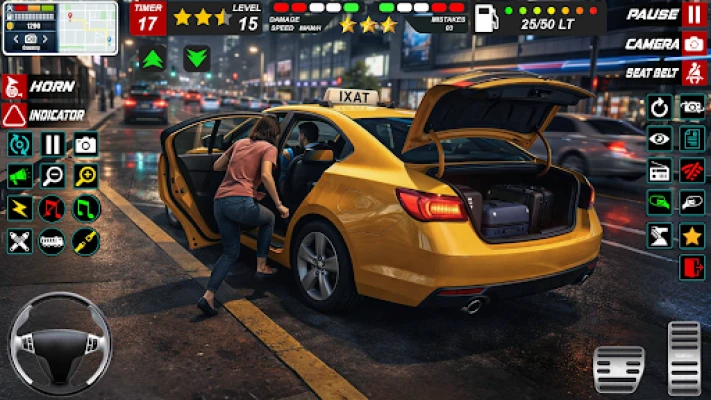Turn on the radio icon
This screenshot has height=400, width=711.
pos(659,172)
